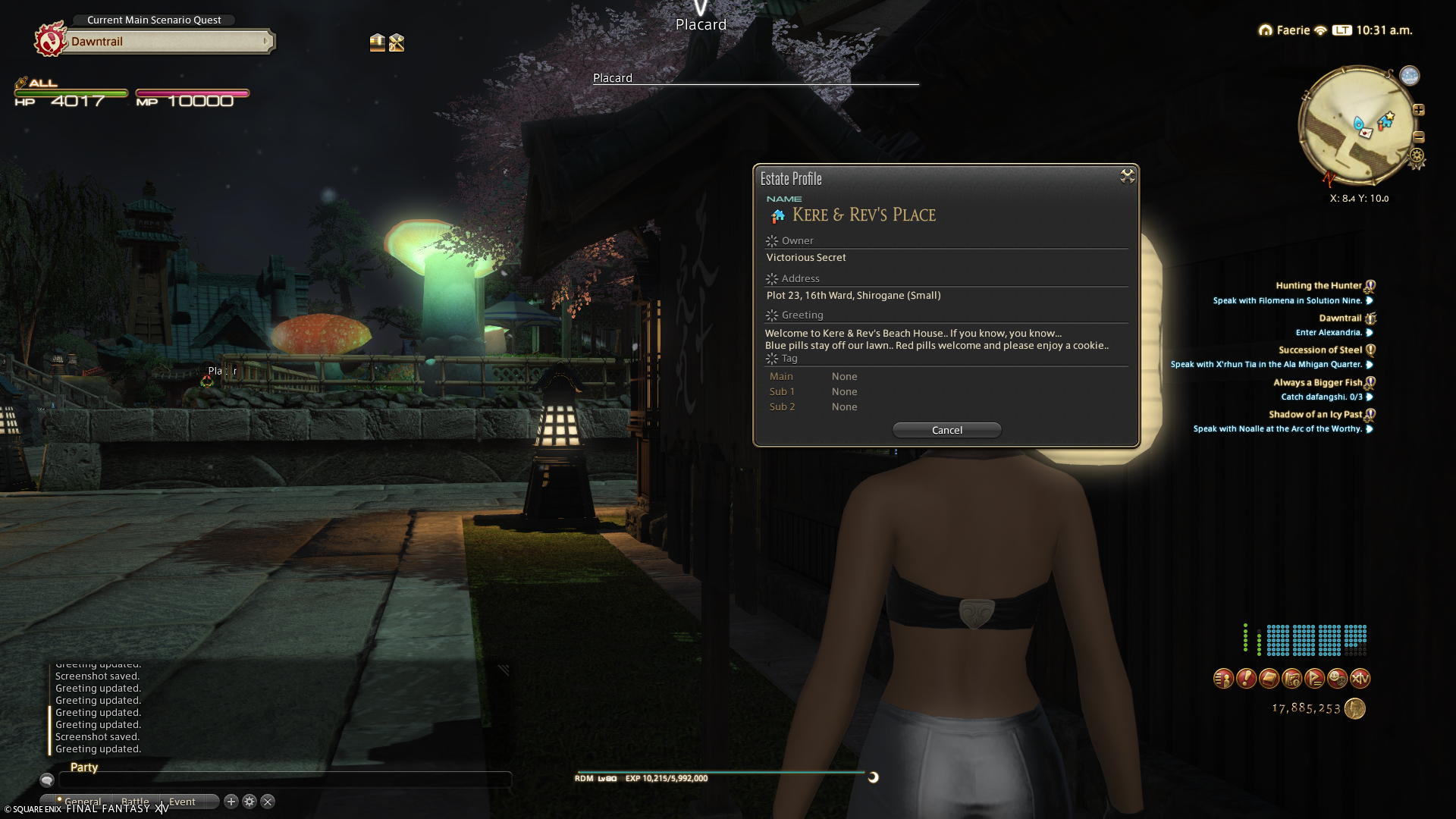The image size is (1456, 819).
Task: Close Estate Profile with the X button
Action: click(1127, 177)
